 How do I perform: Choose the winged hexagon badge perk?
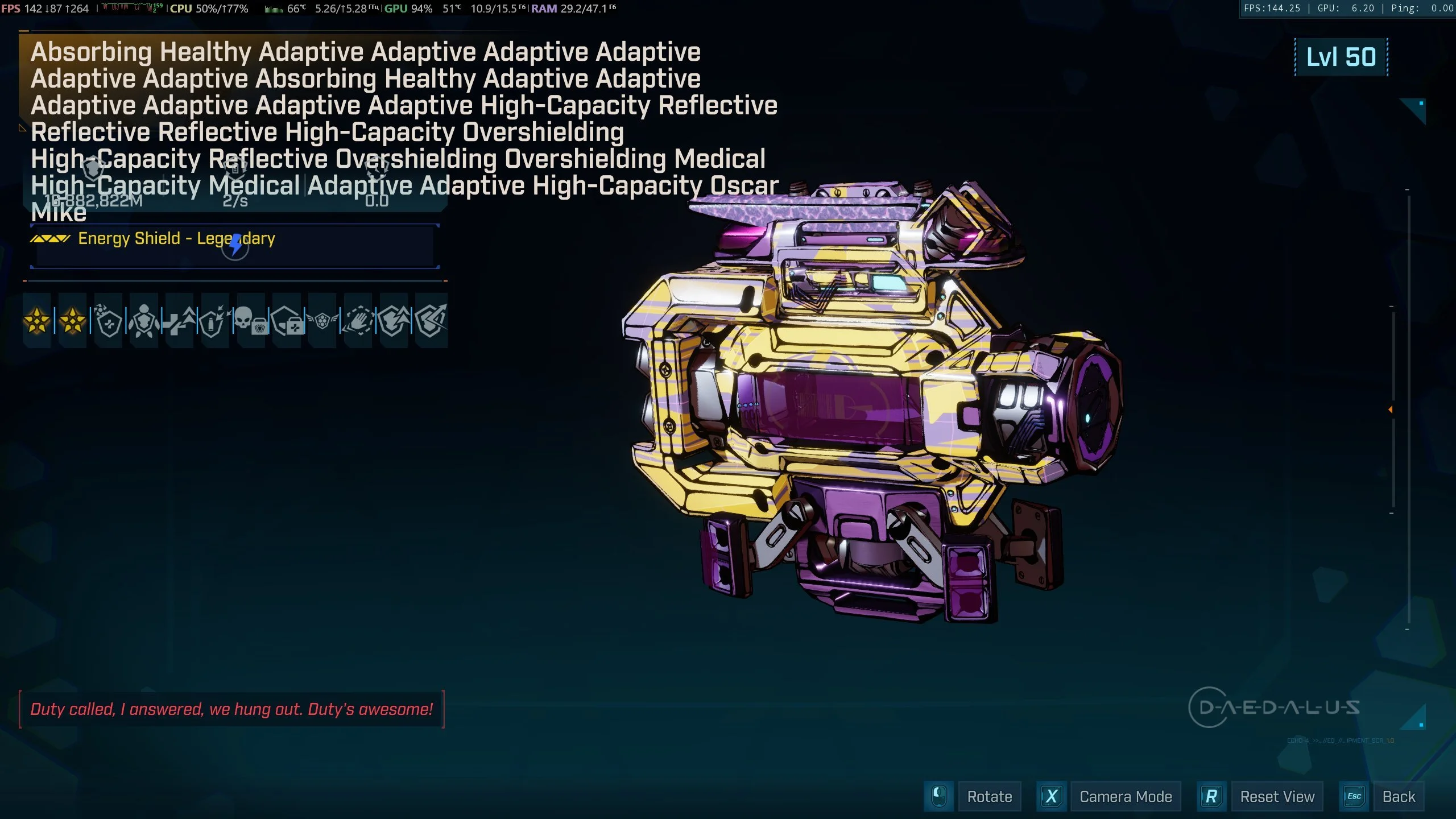click(x=322, y=321)
